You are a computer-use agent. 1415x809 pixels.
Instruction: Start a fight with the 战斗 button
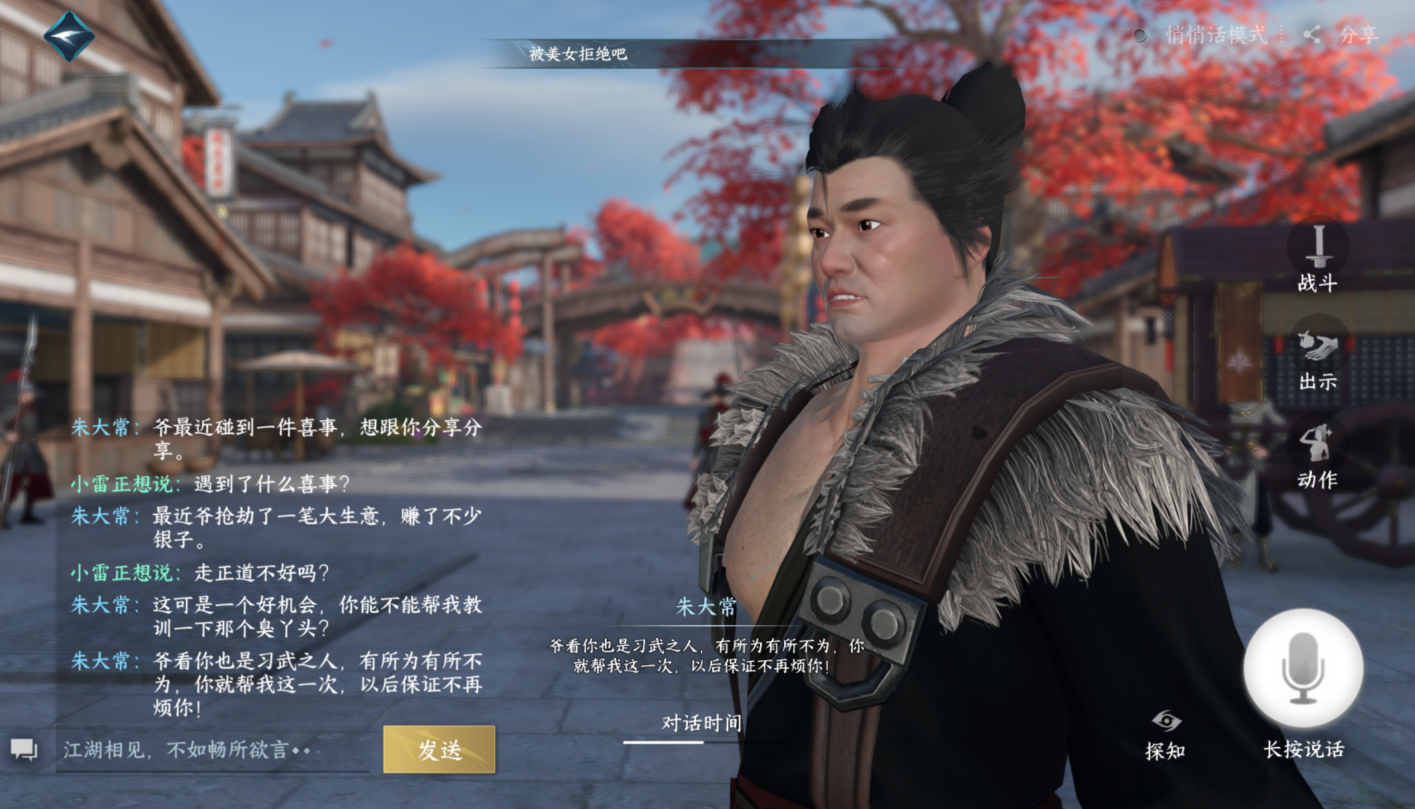pos(1317,255)
